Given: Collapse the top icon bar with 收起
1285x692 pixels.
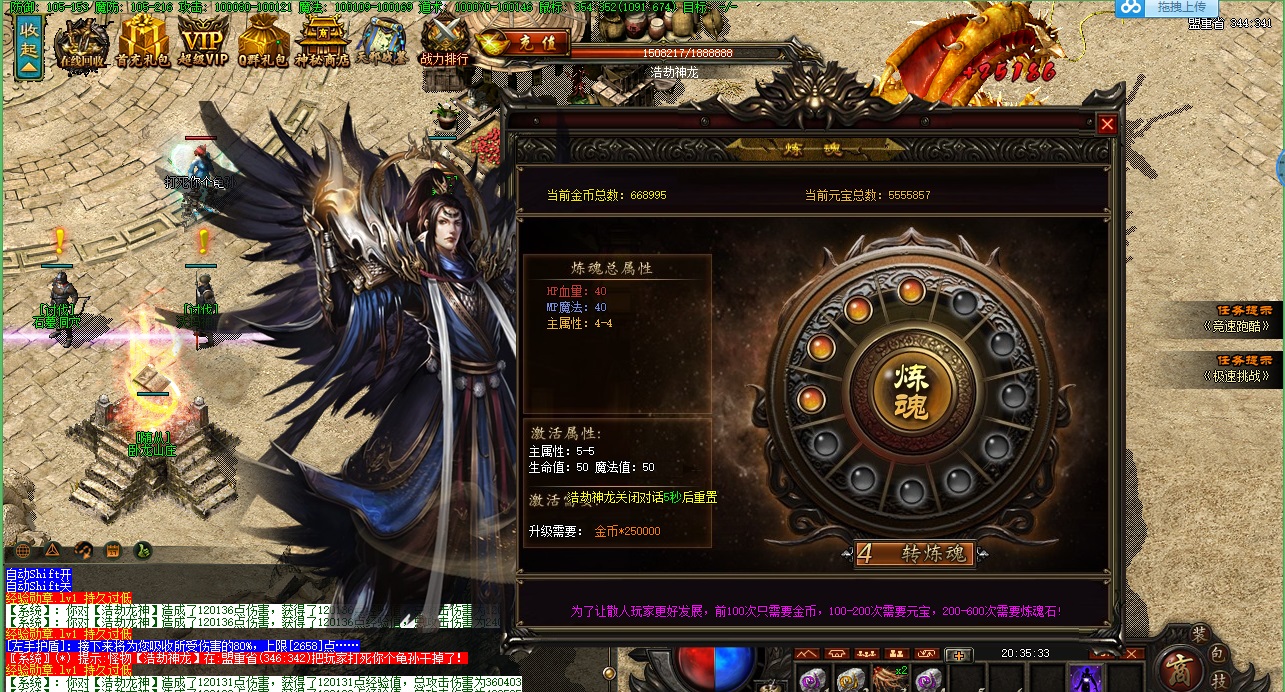Looking at the screenshot, I should pyautogui.click(x=29, y=47).
